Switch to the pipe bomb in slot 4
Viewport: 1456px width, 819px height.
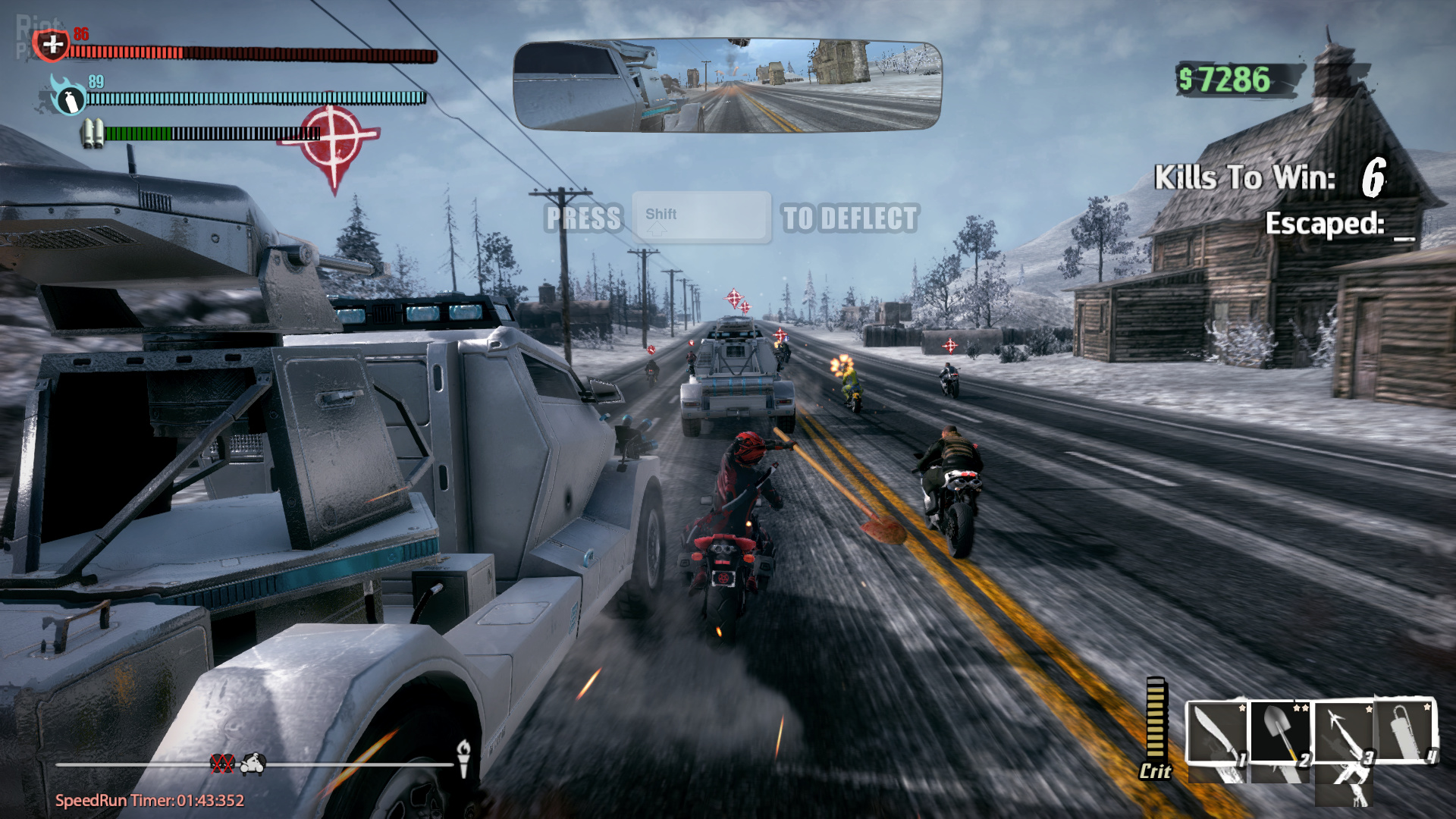[1407, 731]
